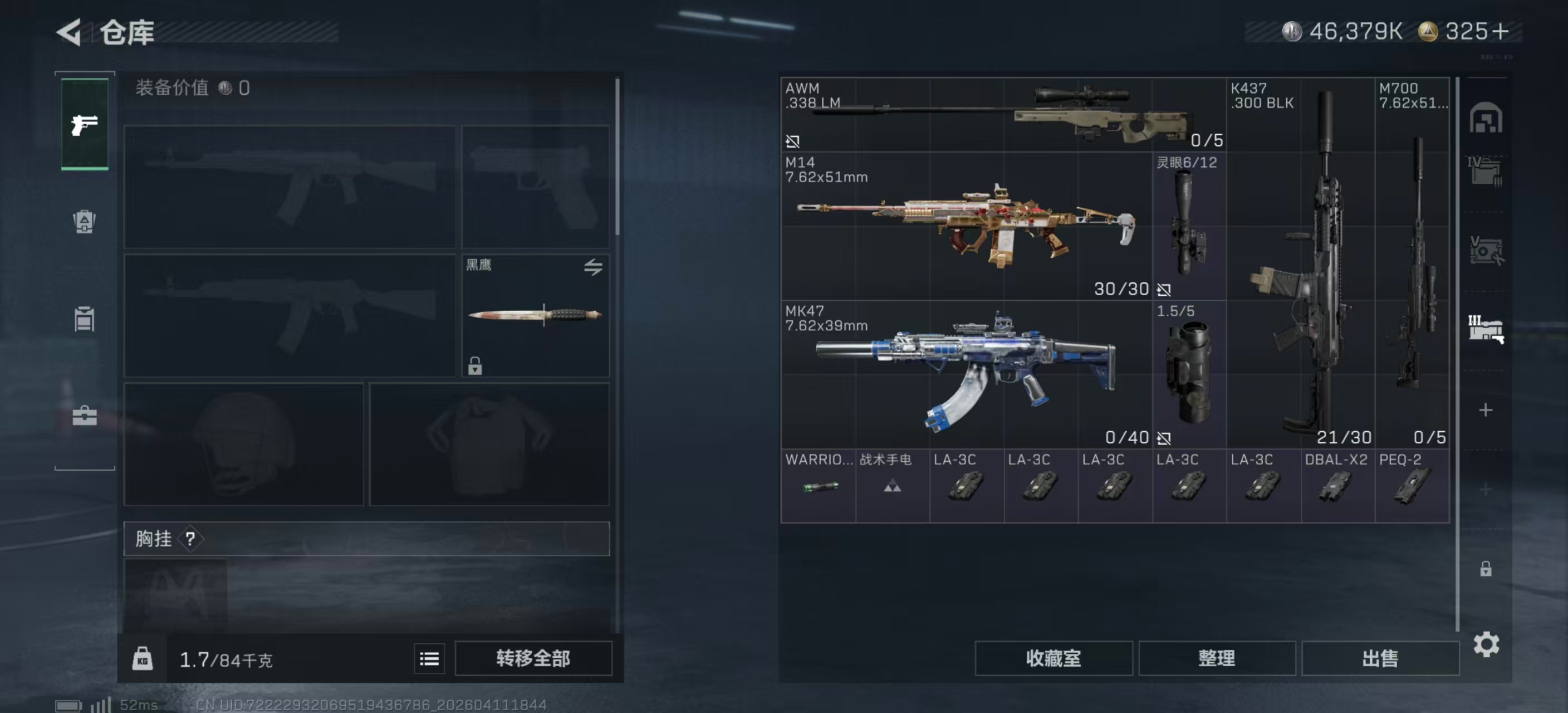This screenshot has height=713, width=1568.
Task: Pick the DBAL-X2 laser attachment
Action: pyautogui.click(x=1337, y=485)
